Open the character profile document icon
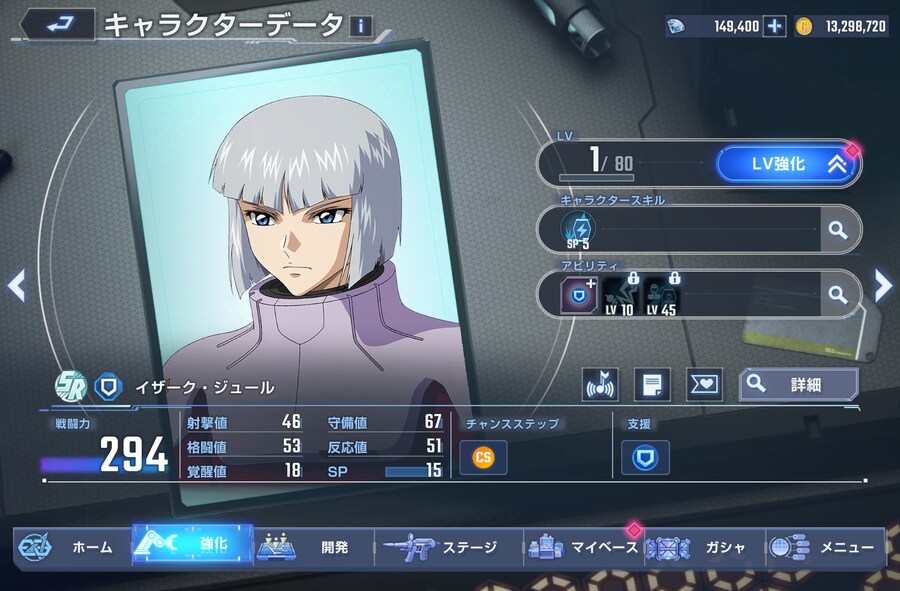The width and height of the screenshot is (900, 591). pyautogui.click(x=653, y=384)
